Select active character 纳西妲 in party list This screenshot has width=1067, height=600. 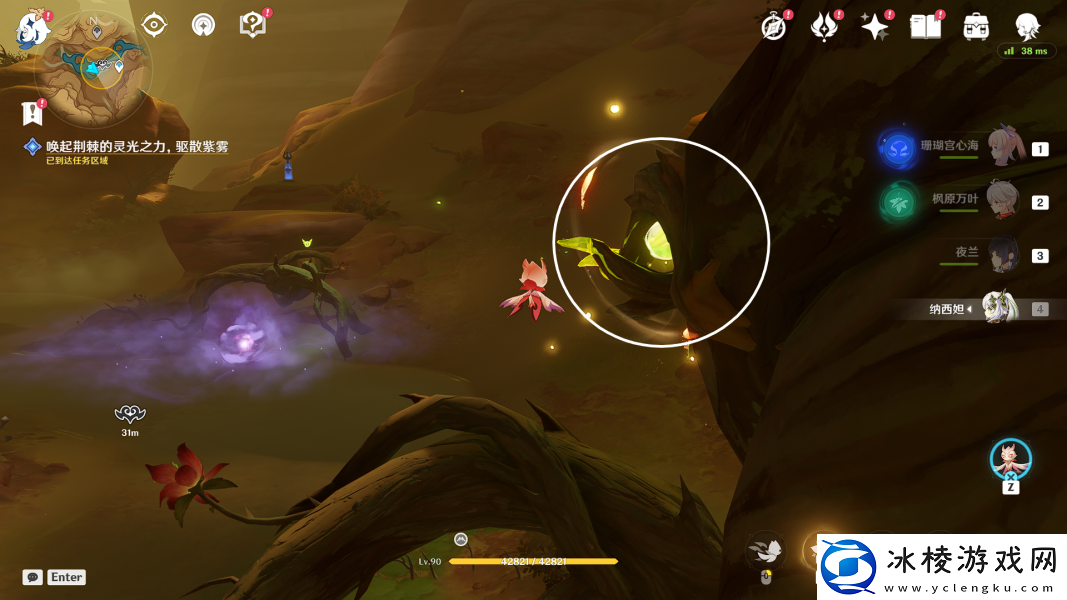point(998,309)
